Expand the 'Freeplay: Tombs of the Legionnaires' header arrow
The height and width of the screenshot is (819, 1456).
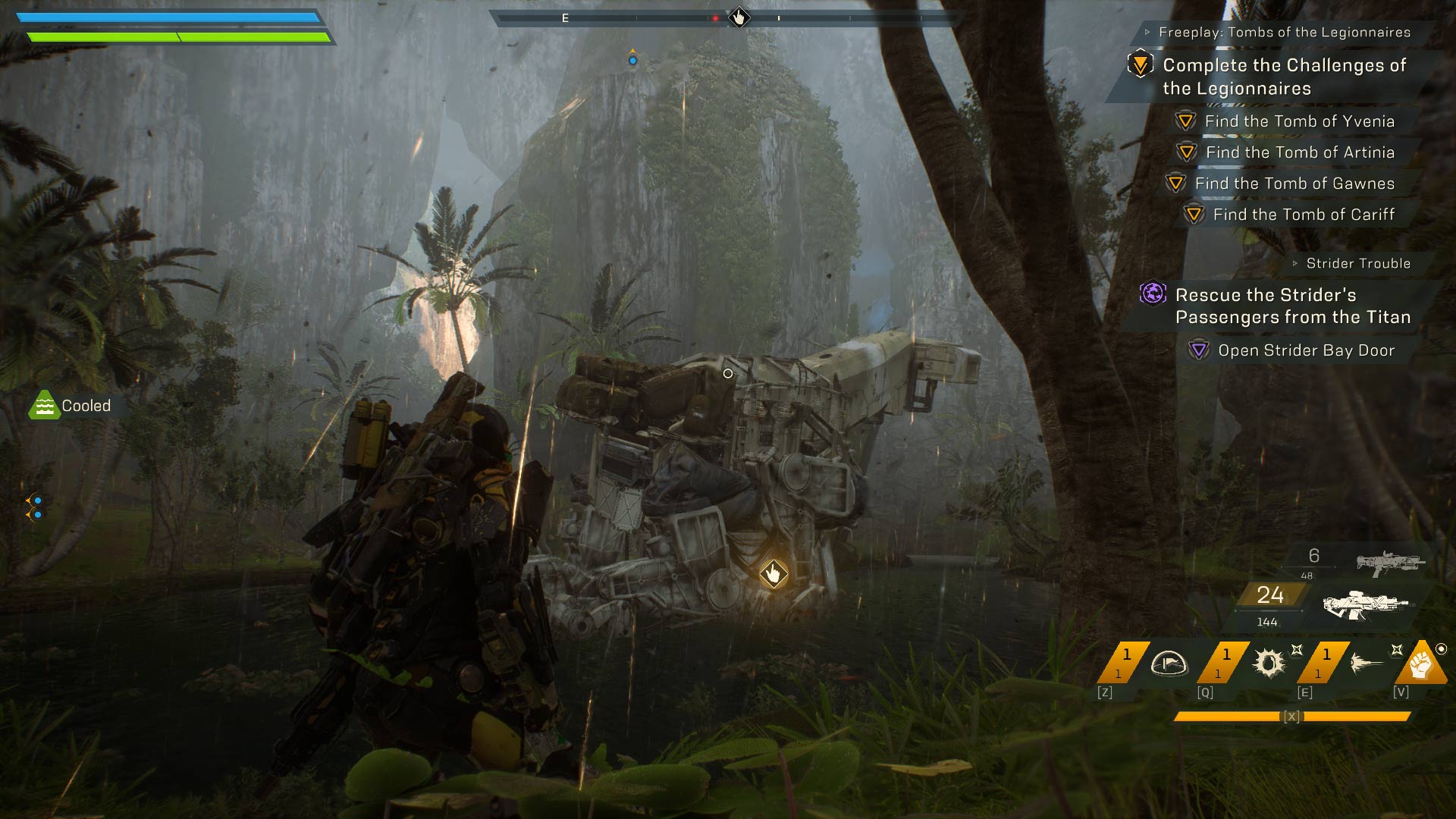coord(1148,30)
